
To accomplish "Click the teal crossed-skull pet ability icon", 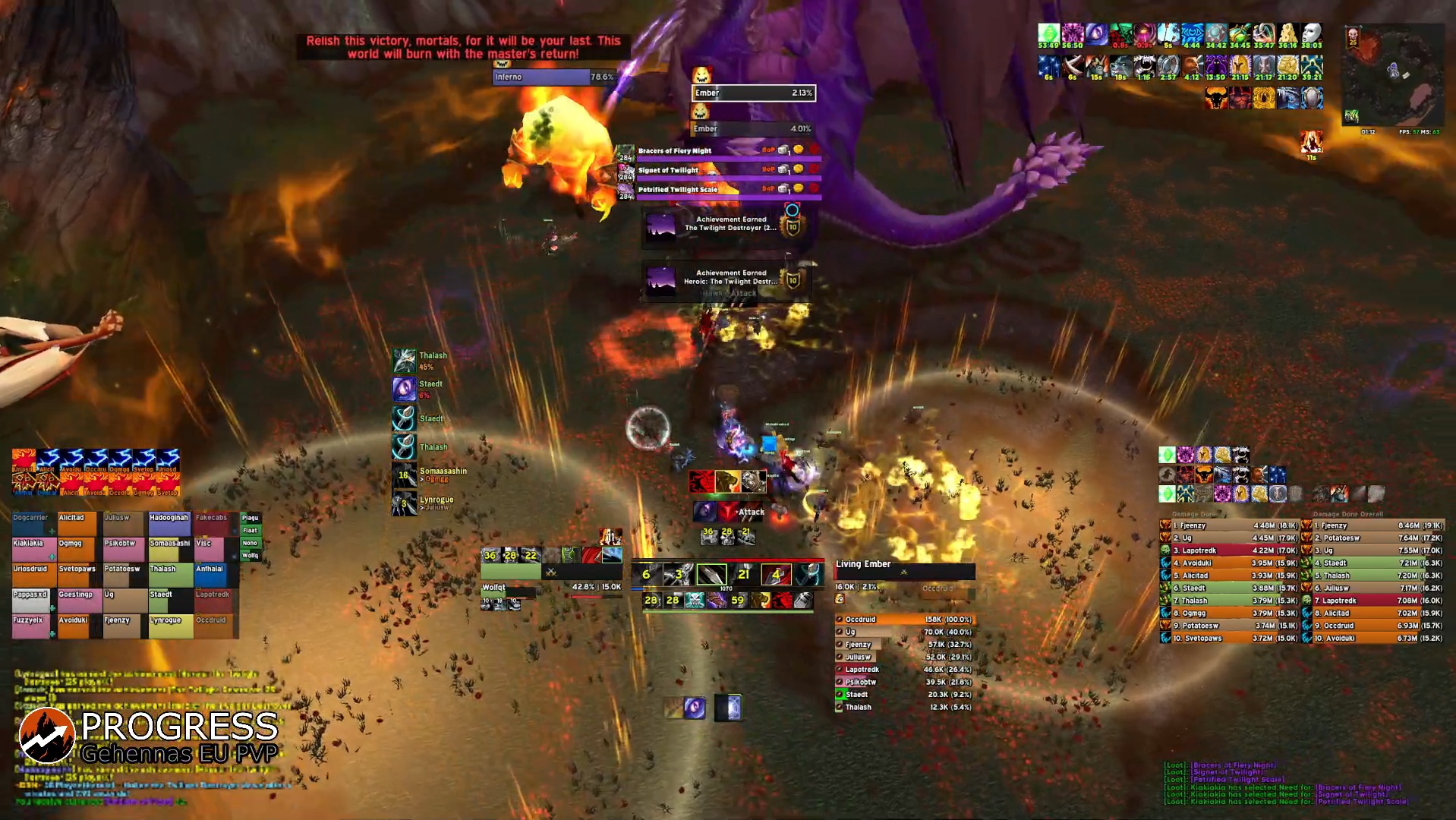I will 695,601.
